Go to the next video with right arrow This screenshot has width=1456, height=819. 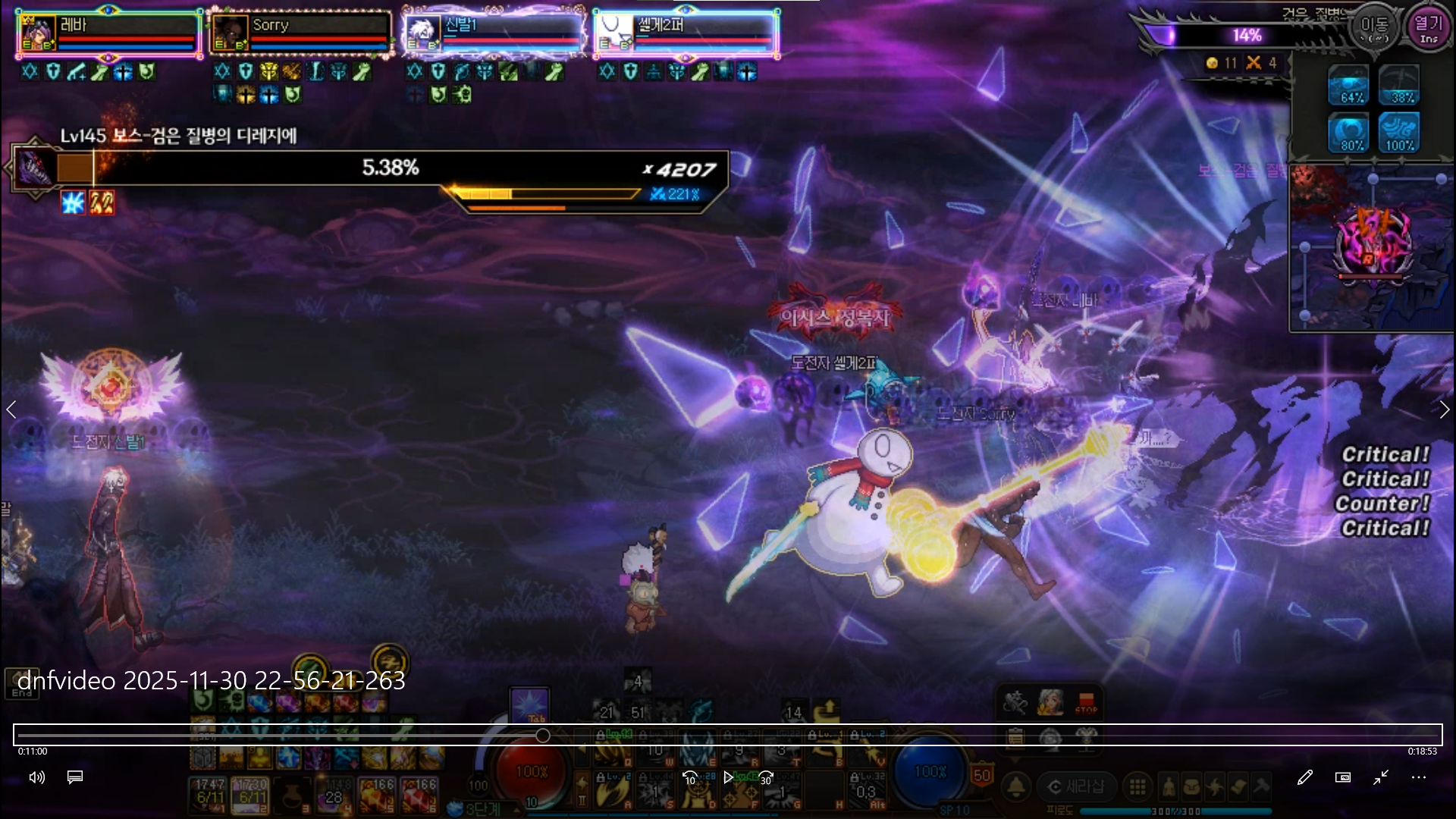tap(1444, 410)
